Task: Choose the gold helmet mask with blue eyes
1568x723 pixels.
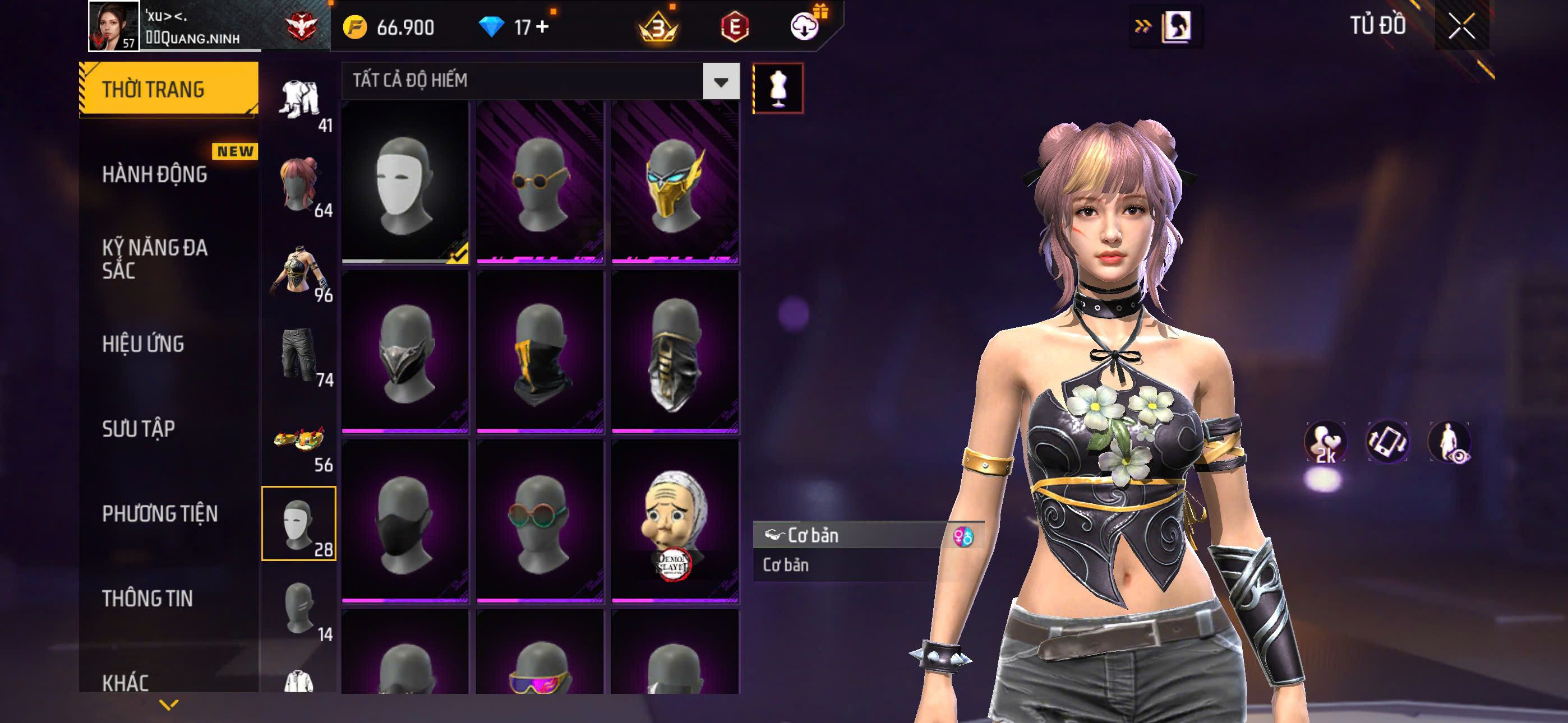Action: 675,183
